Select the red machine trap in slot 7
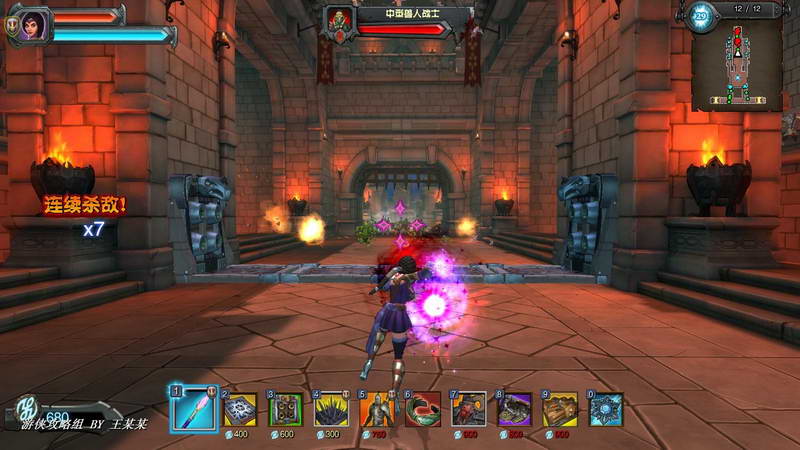The image size is (800, 450). (x=469, y=410)
